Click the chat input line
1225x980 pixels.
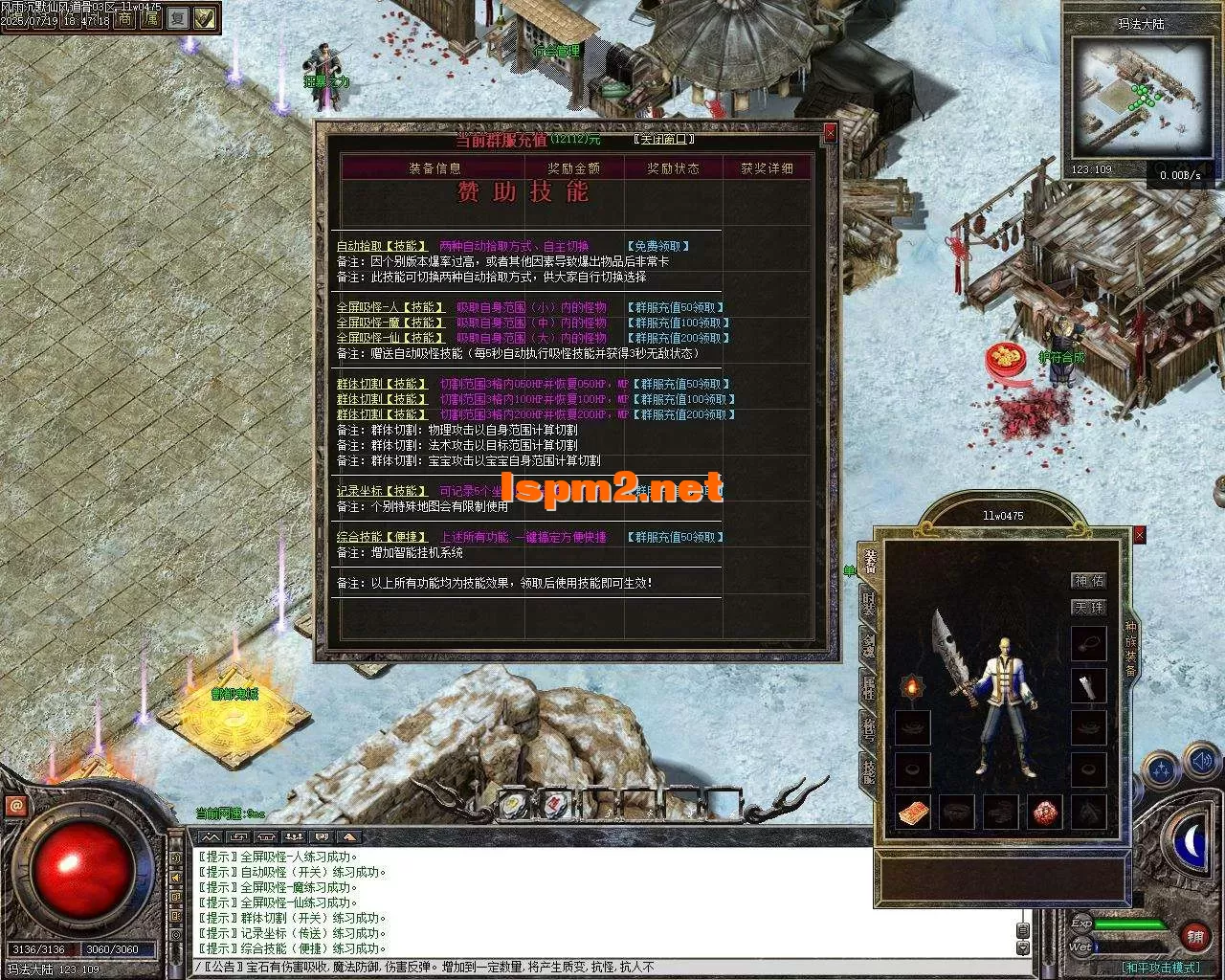pyautogui.click(x=603, y=968)
